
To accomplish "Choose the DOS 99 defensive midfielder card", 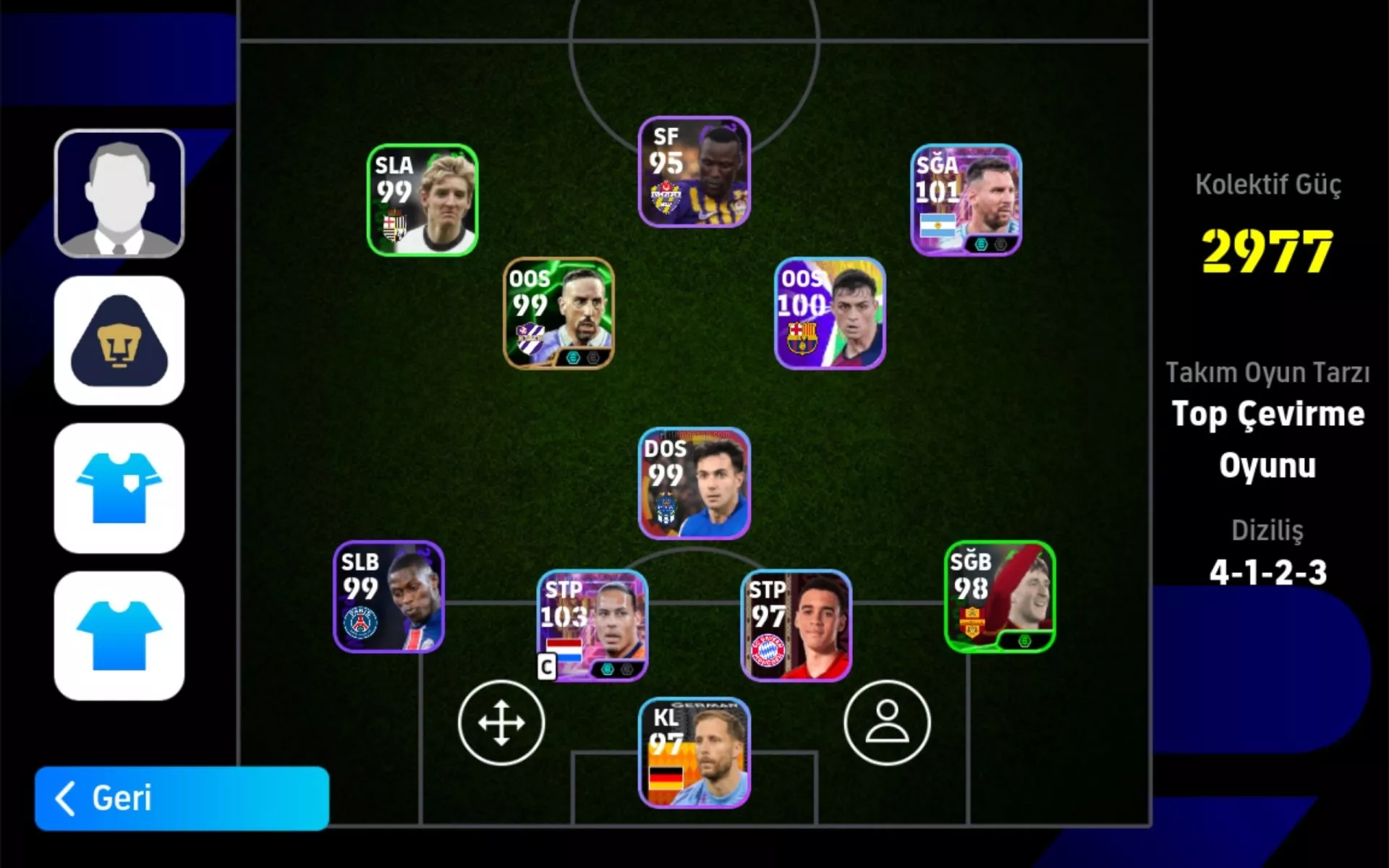I will coord(694,483).
